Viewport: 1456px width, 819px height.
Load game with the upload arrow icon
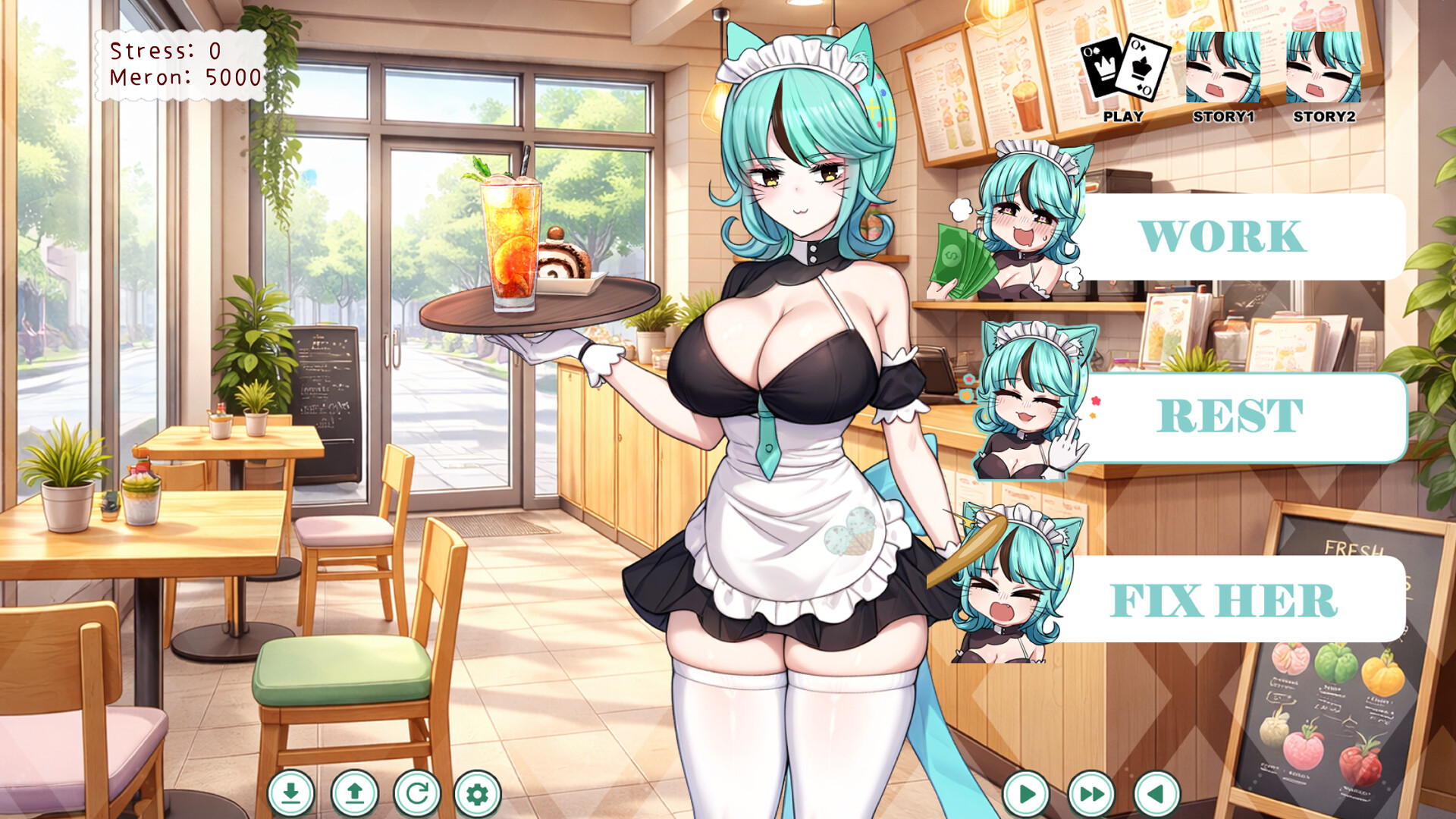(x=354, y=793)
